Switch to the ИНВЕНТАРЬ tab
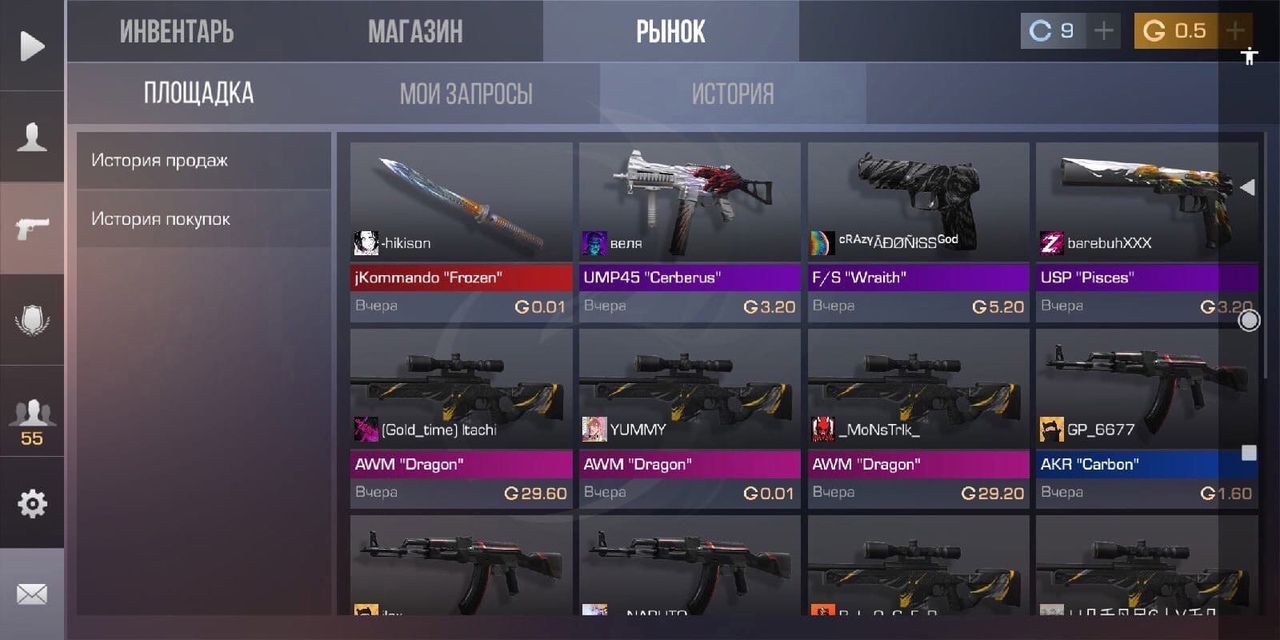1280x640 pixels. (x=177, y=31)
